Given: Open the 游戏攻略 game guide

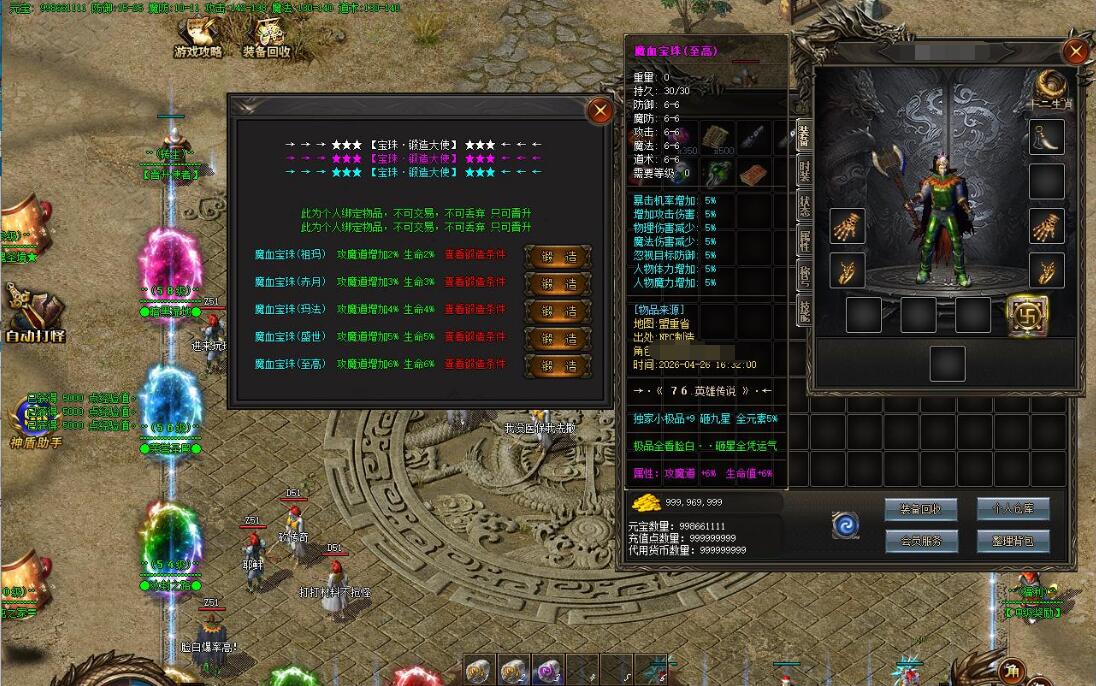Looking at the screenshot, I should (x=198, y=38).
